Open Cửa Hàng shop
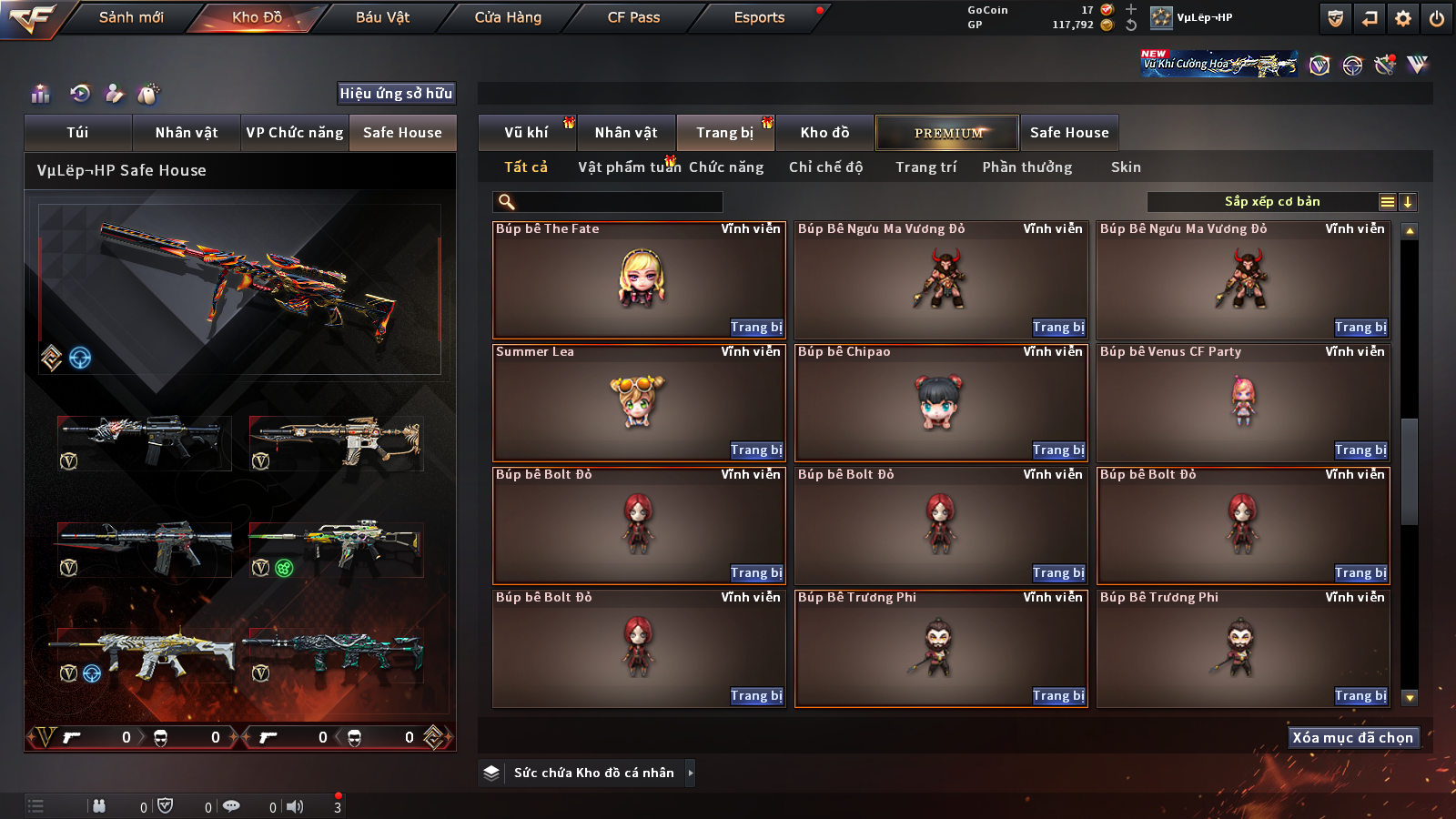This screenshot has height=819, width=1456. pos(508,17)
